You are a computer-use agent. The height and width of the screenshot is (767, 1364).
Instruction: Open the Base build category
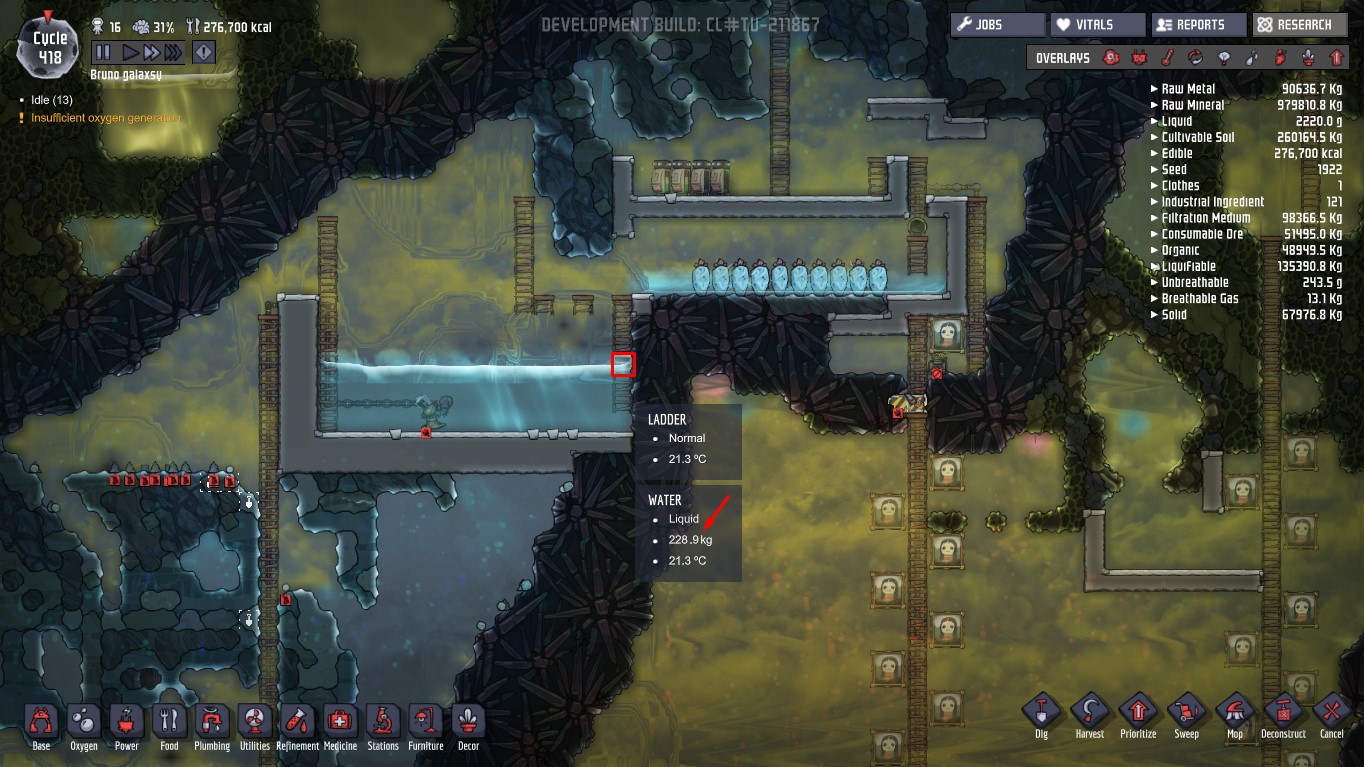[x=41, y=721]
